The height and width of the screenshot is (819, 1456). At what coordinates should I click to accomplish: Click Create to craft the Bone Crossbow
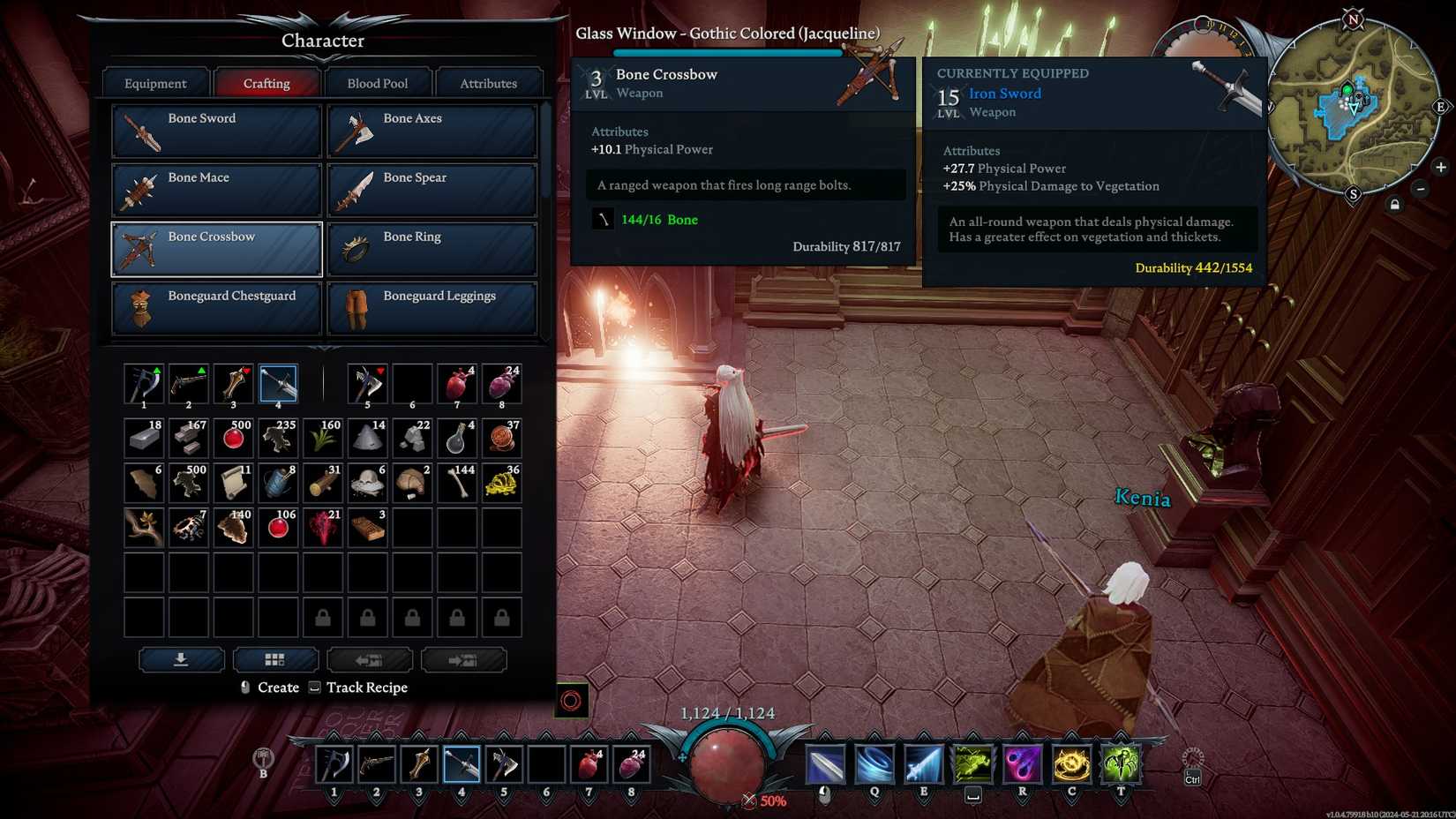pos(276,688)
